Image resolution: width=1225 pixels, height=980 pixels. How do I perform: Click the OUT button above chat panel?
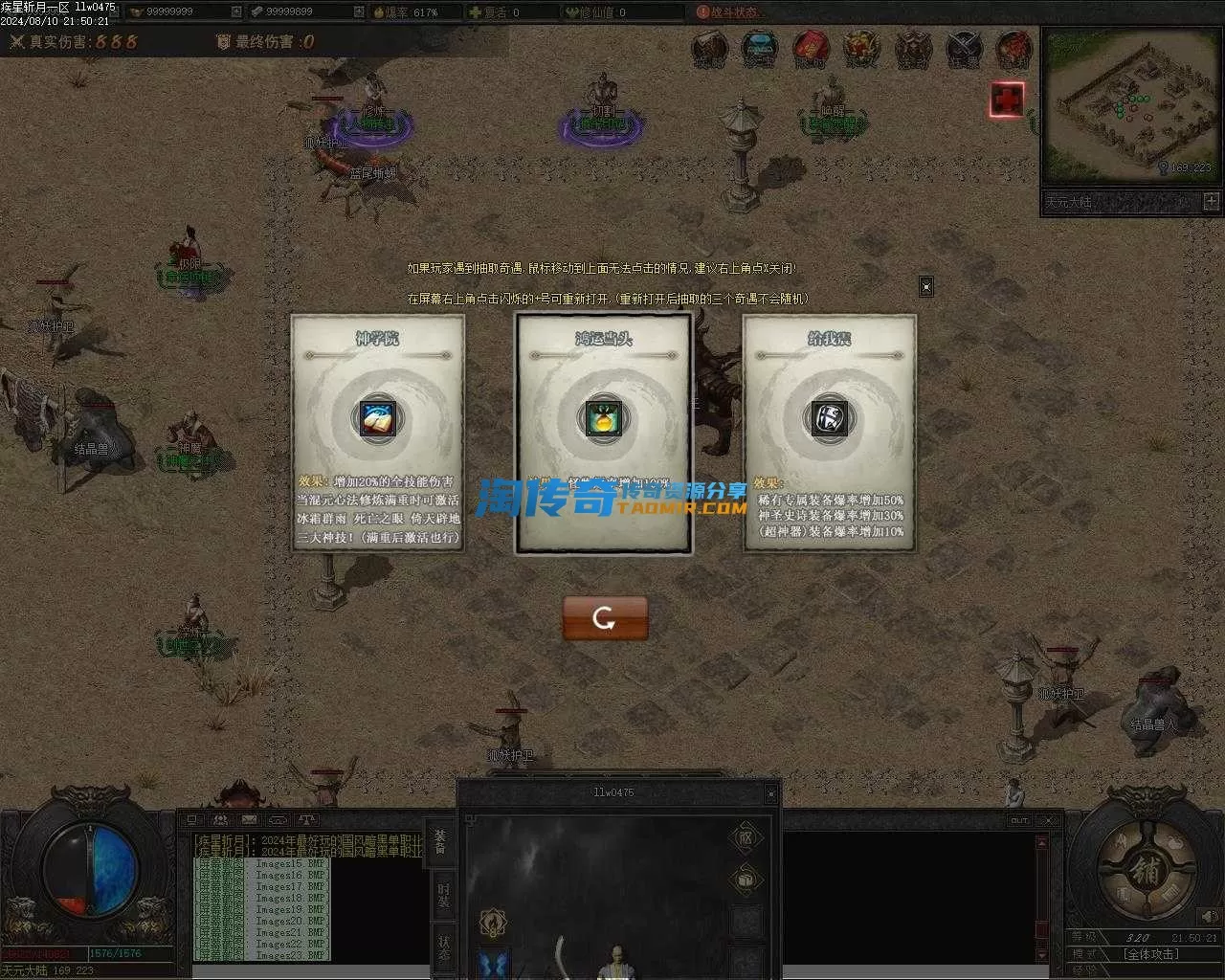pos(1019,820)
